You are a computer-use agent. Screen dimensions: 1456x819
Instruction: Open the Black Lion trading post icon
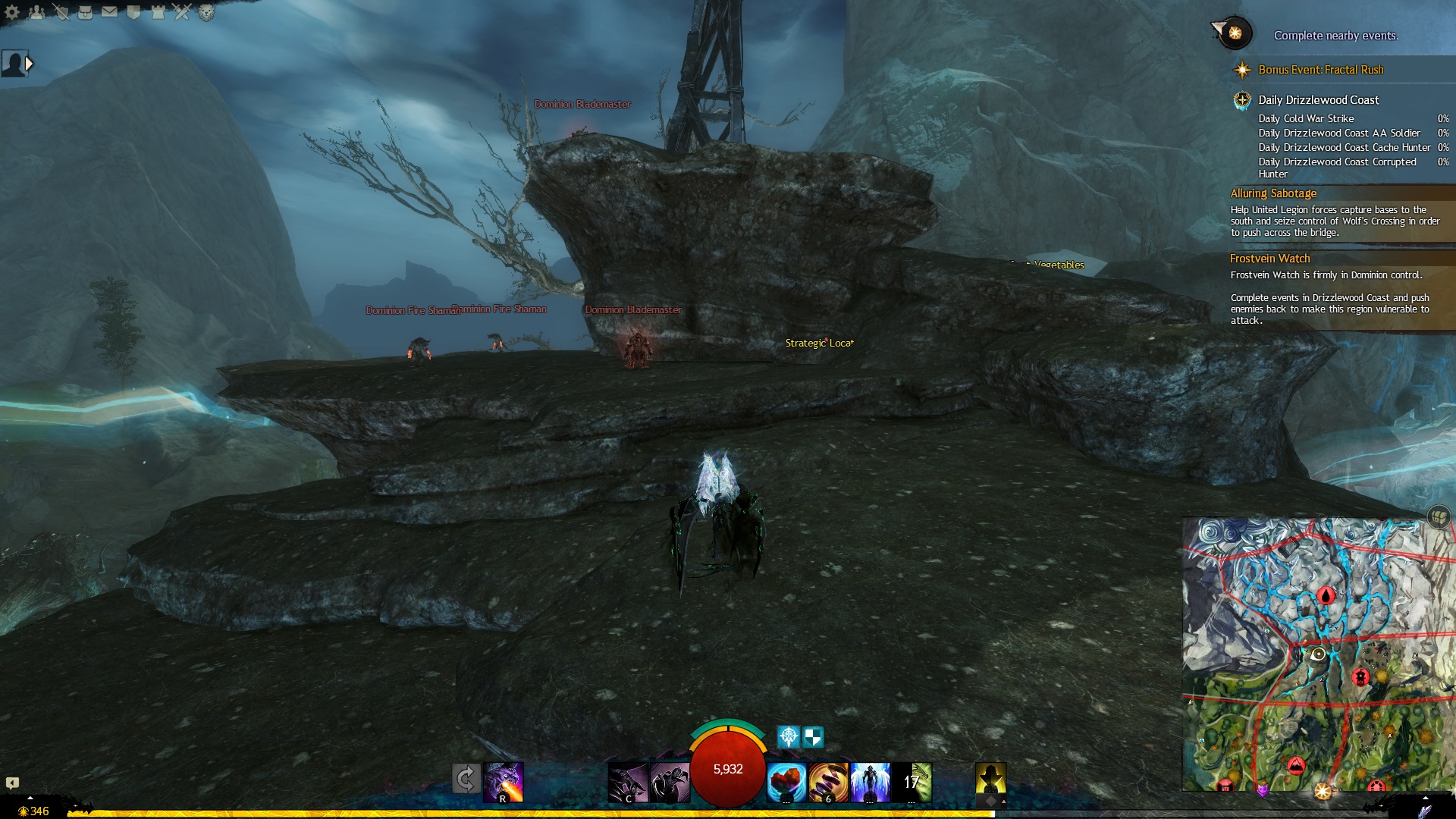[206, 12]
